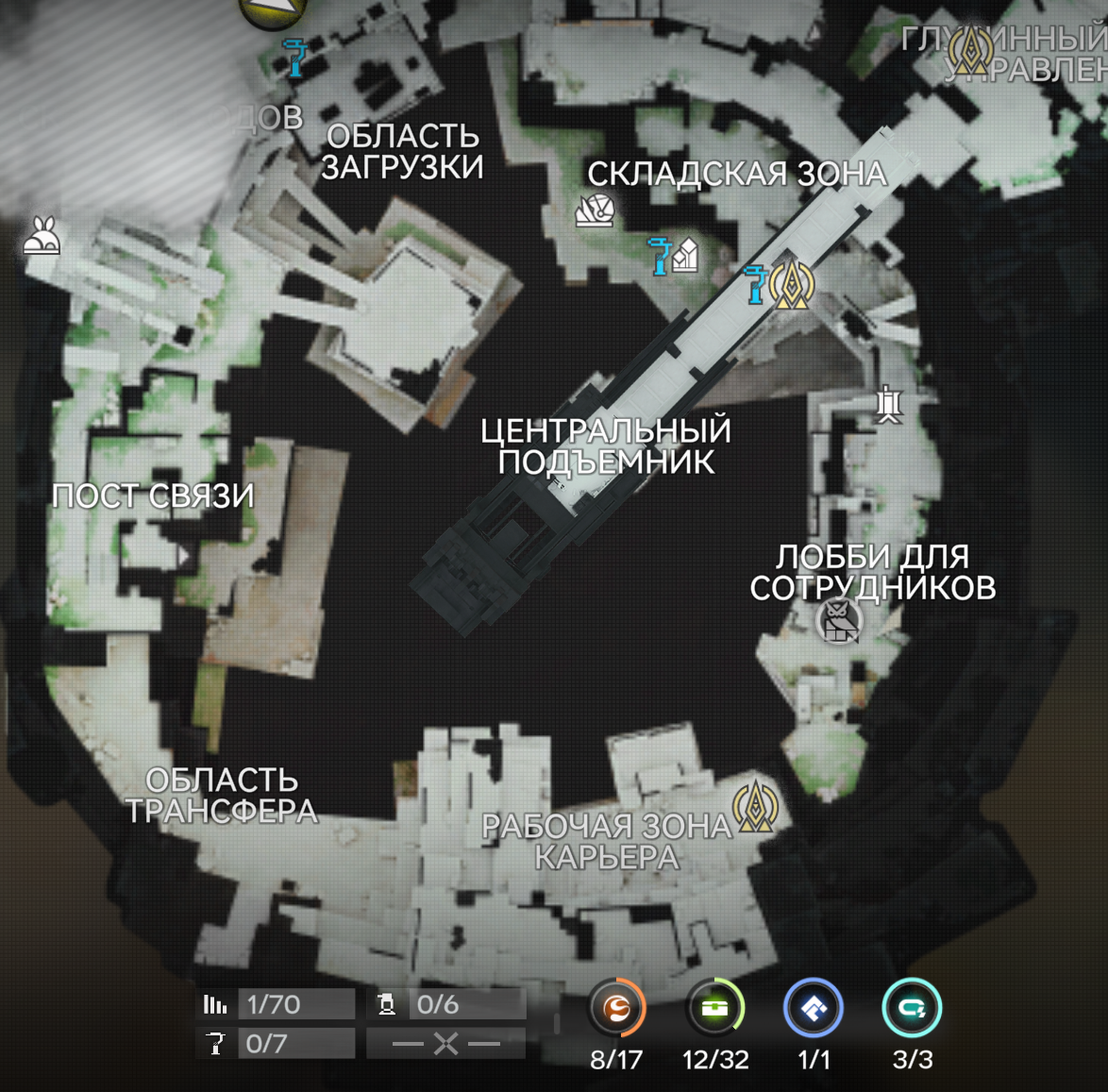Select the blue crane marker above Область загрузки
Image resolution: width=1108 pixels, height=1092 pixels.
[296, 59]
